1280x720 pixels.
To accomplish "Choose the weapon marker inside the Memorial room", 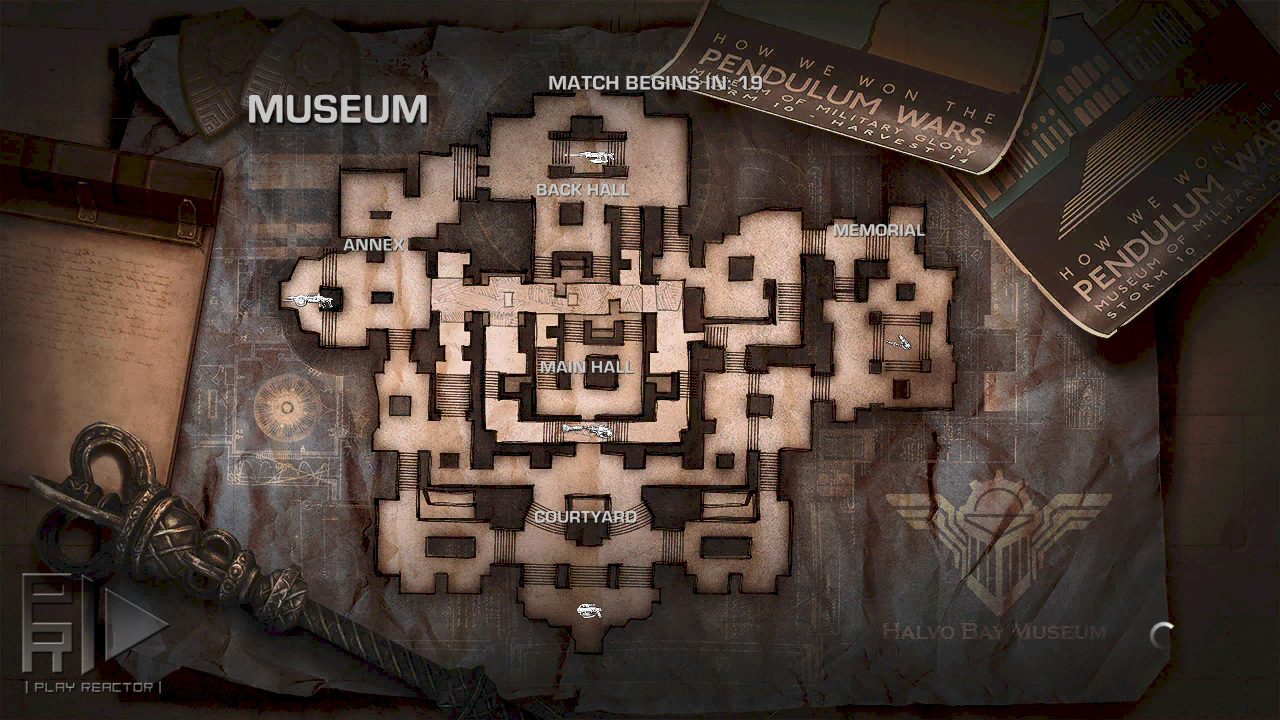I will click(899, 342).
